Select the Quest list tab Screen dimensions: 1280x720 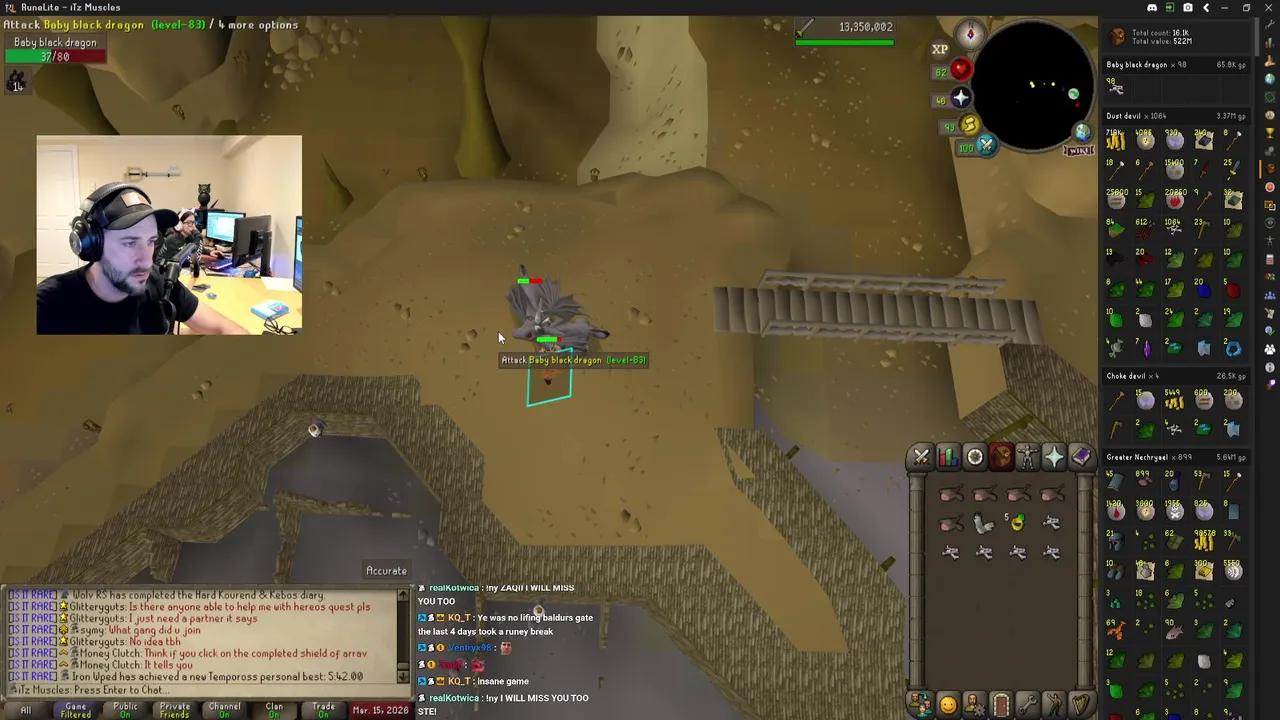pyautogui.click(x=975, y=457)
